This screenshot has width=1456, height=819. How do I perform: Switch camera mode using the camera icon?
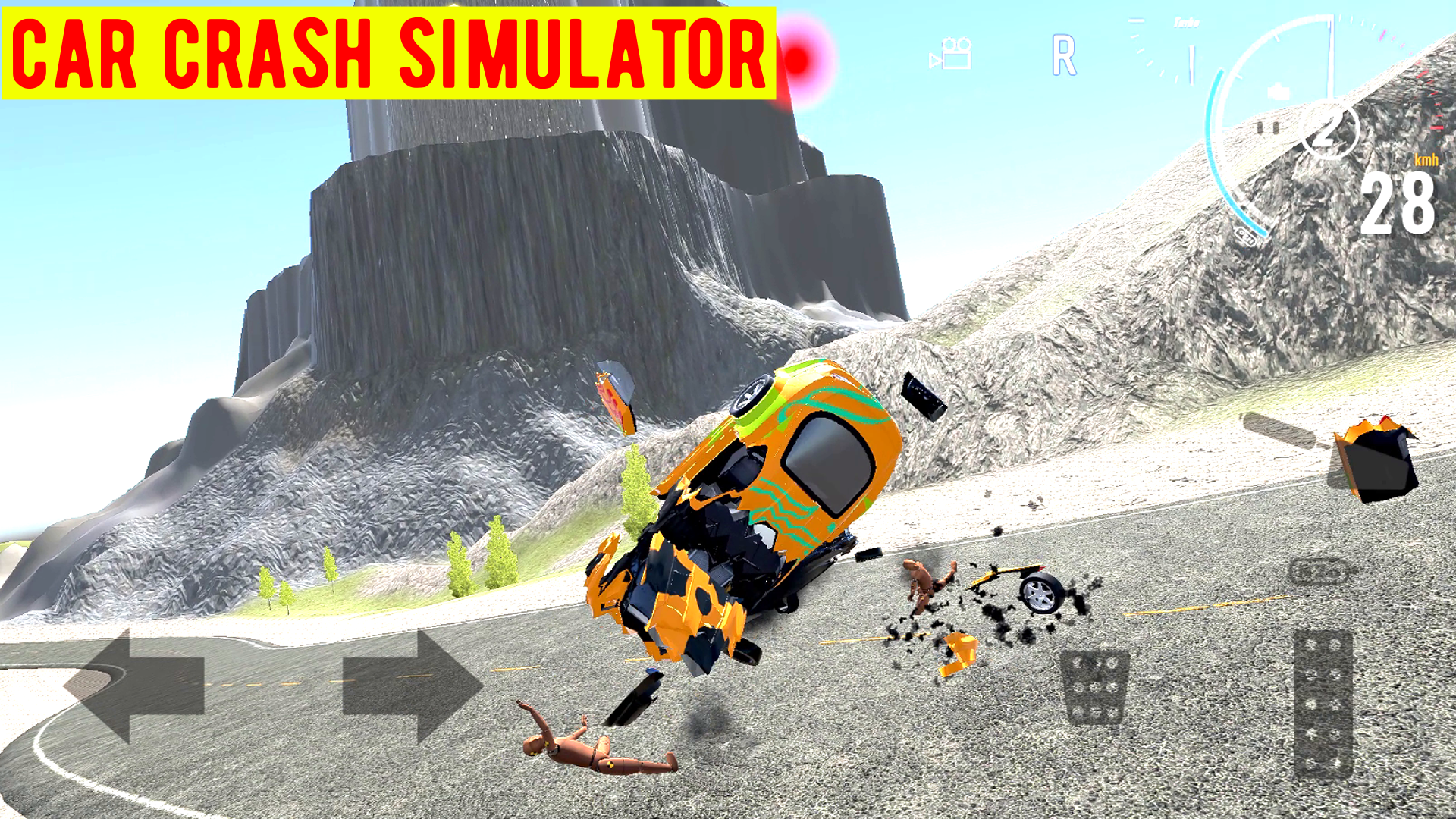click(949, 53)
